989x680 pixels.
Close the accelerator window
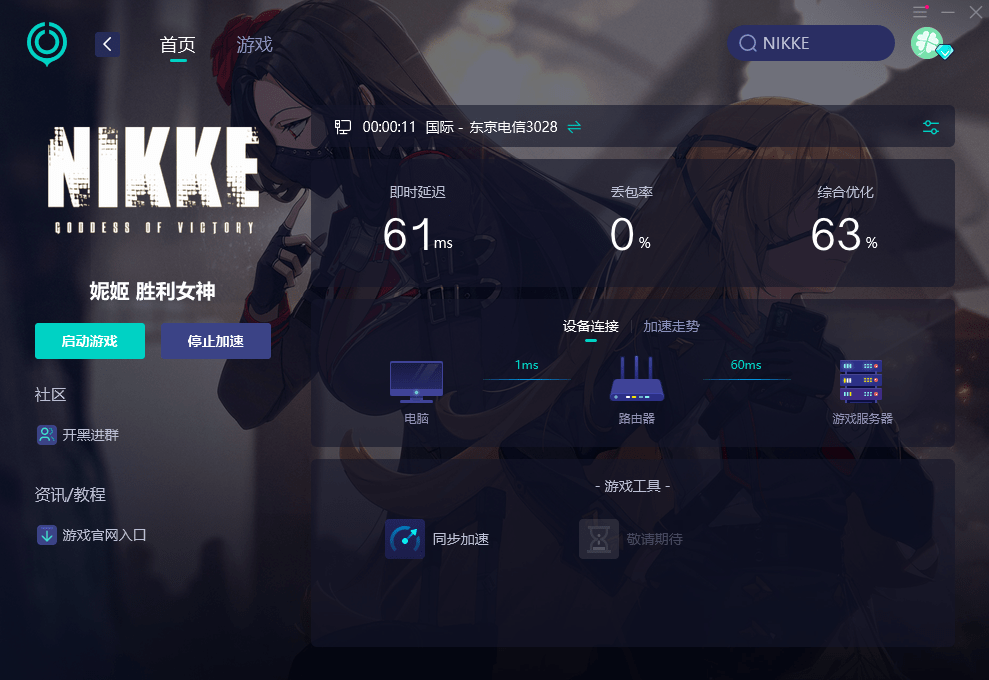976,12
